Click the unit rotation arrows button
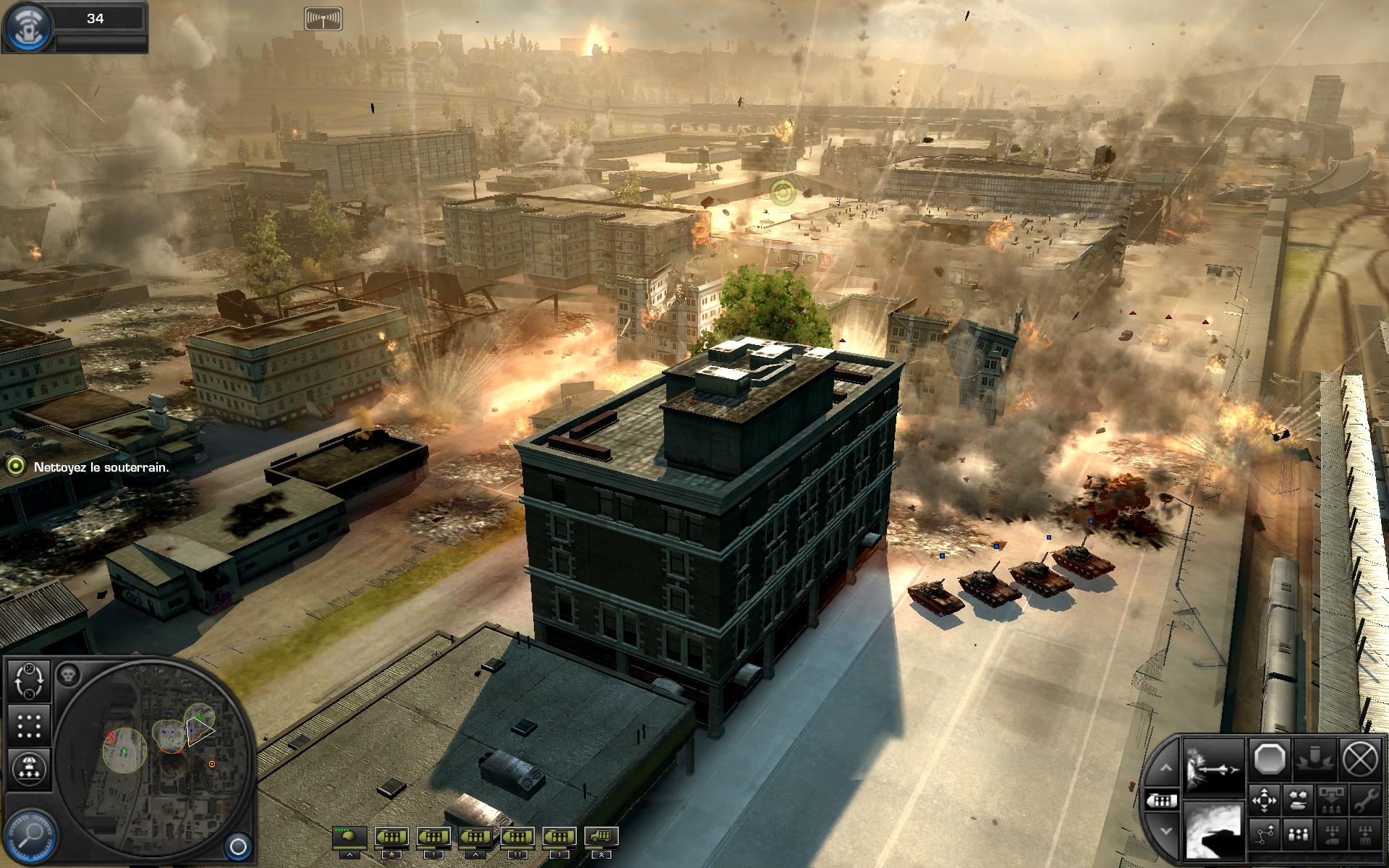The image size is (1389, 868). (29, 681)
